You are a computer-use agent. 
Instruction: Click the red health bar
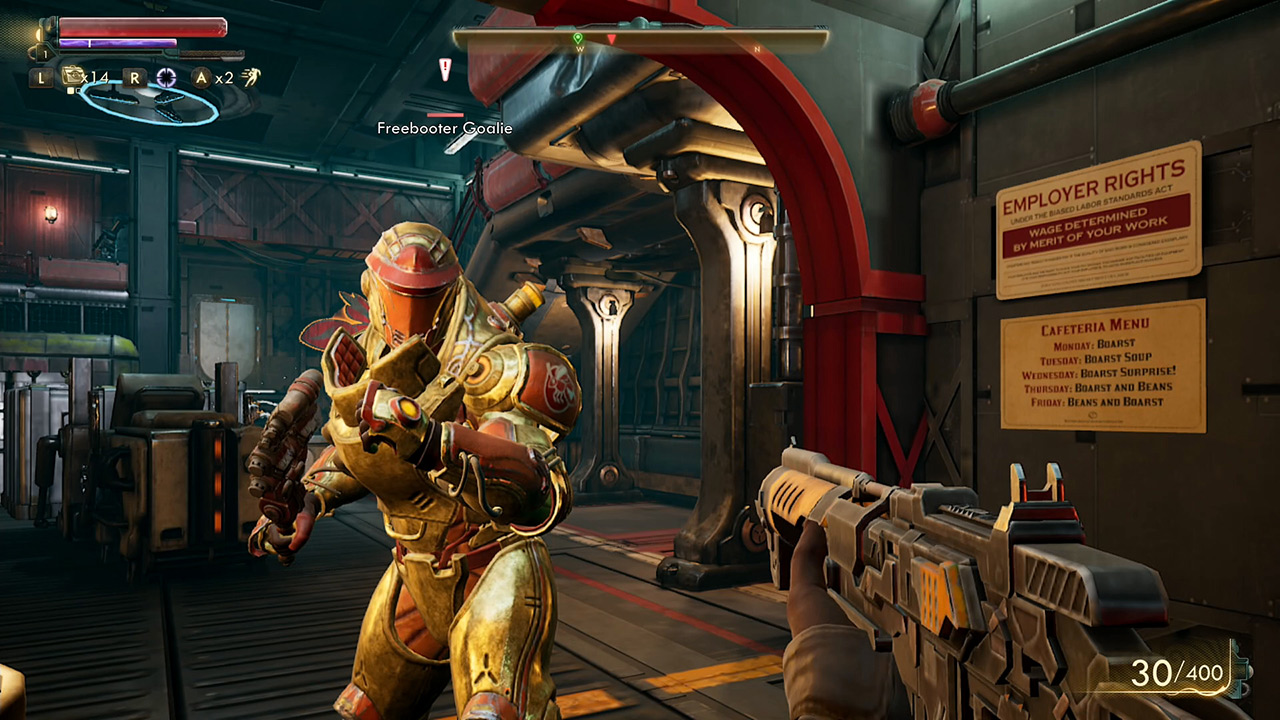[x=141, y=27]
